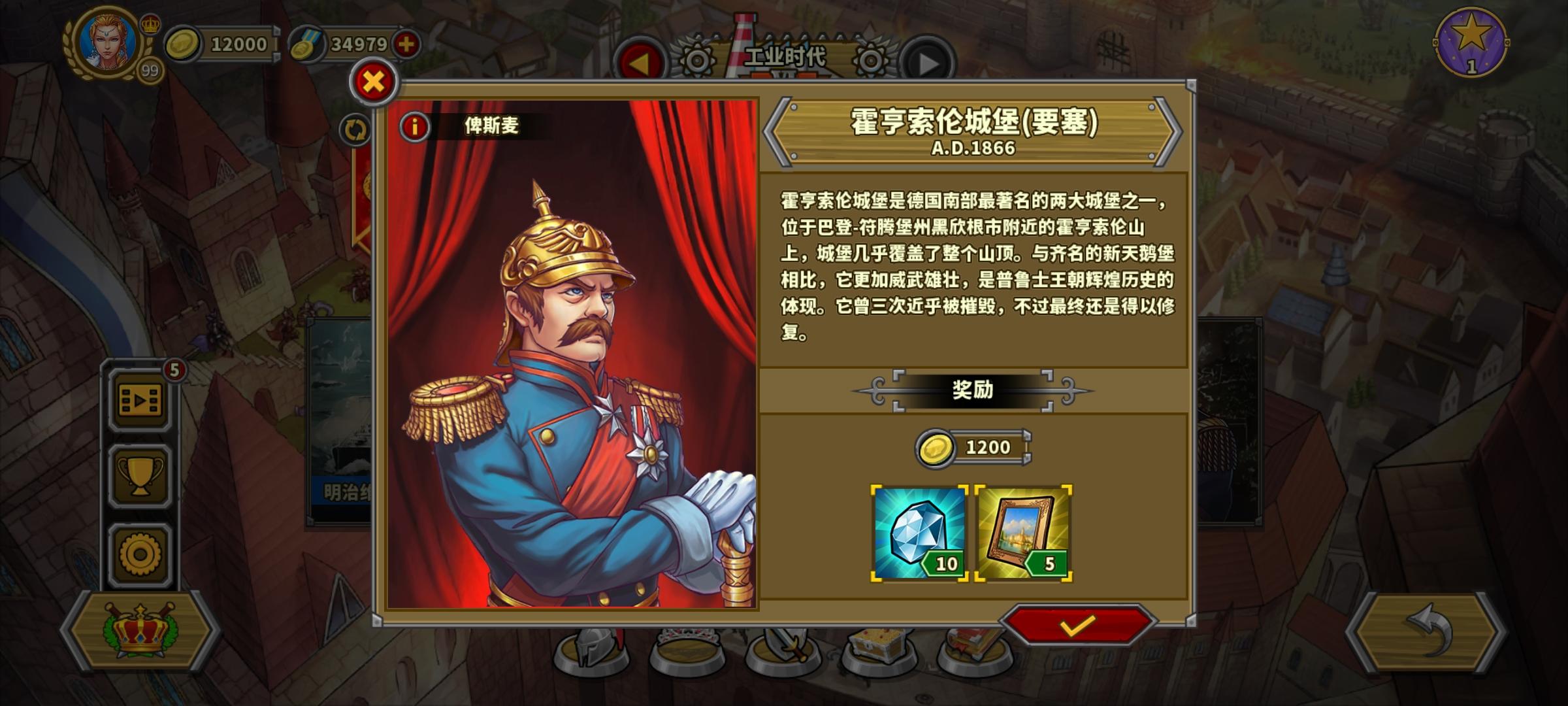Screen dimensions: 1568x706
Task: Advance to the next era with the right arrow
Action: 928,59
